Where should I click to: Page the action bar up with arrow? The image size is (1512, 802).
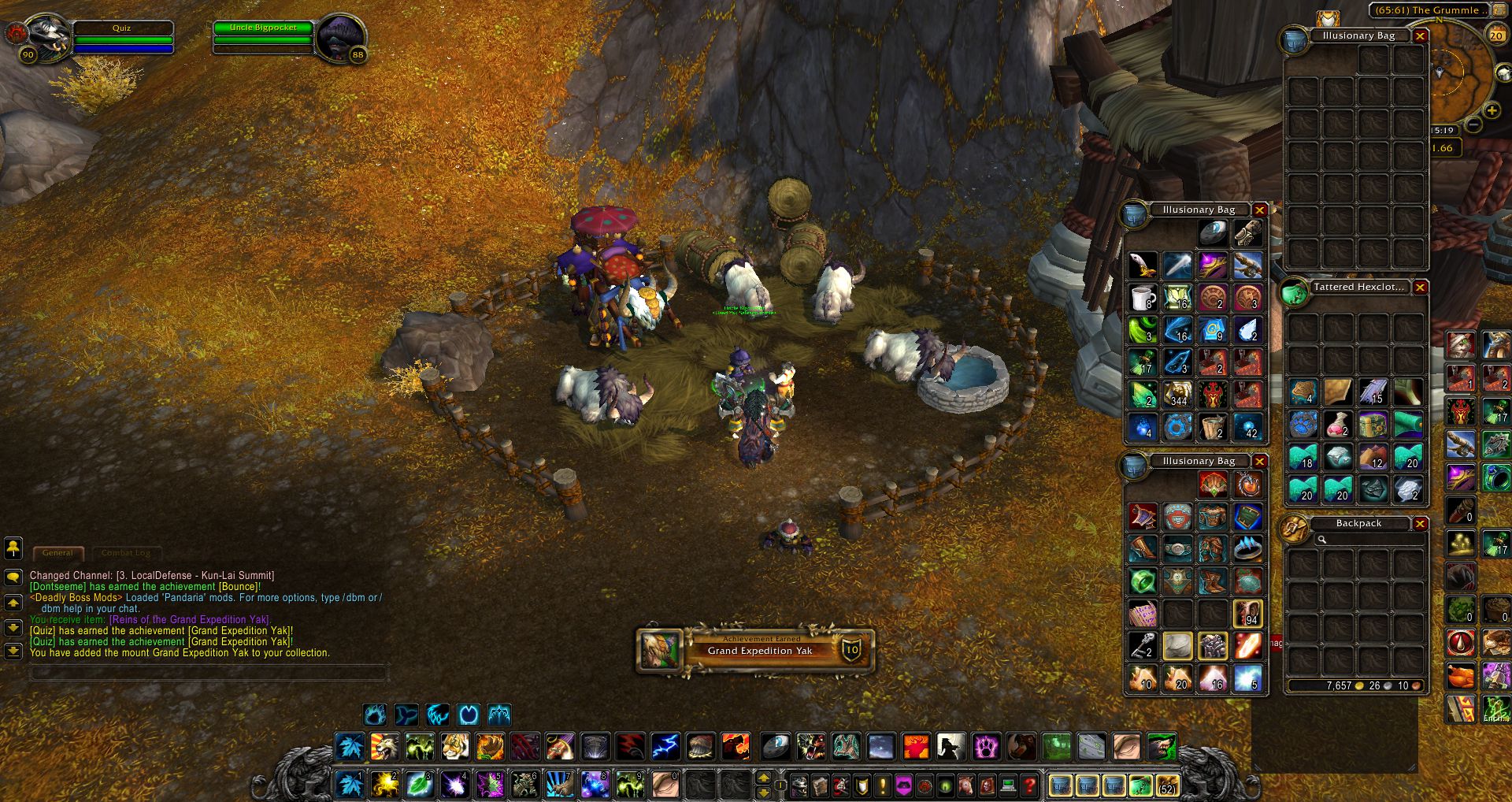click(763, 778)
